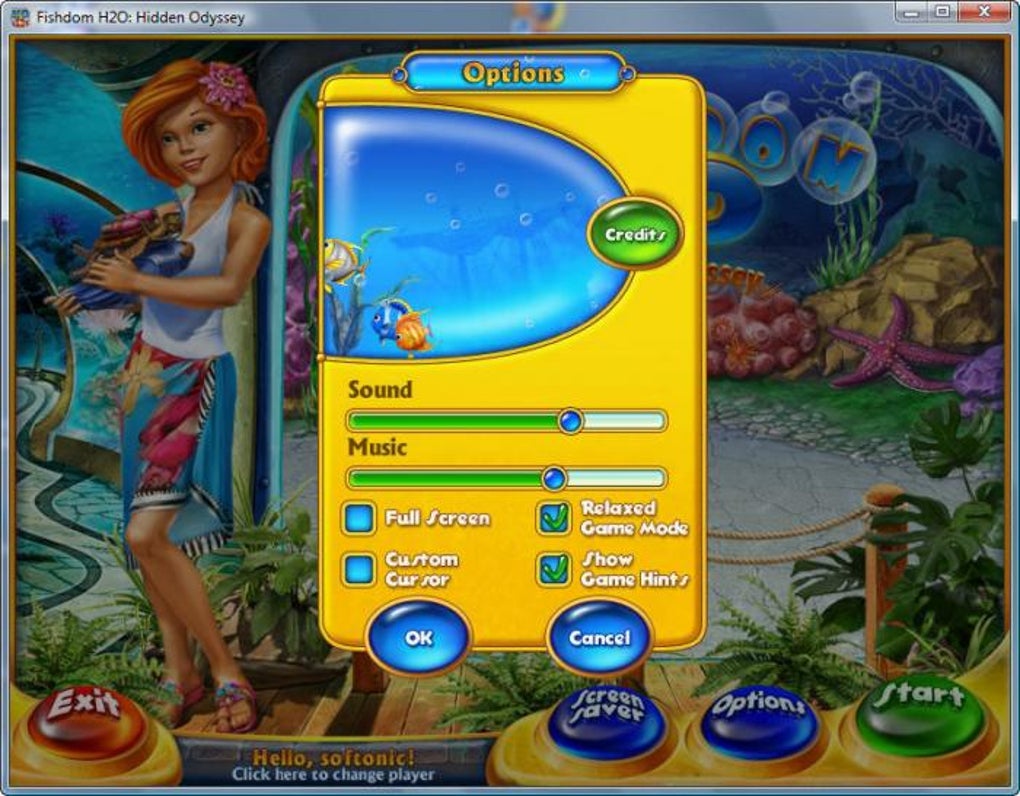1020x796 pixels.
Task: Minimize the game window
Action: pos(911,12)
